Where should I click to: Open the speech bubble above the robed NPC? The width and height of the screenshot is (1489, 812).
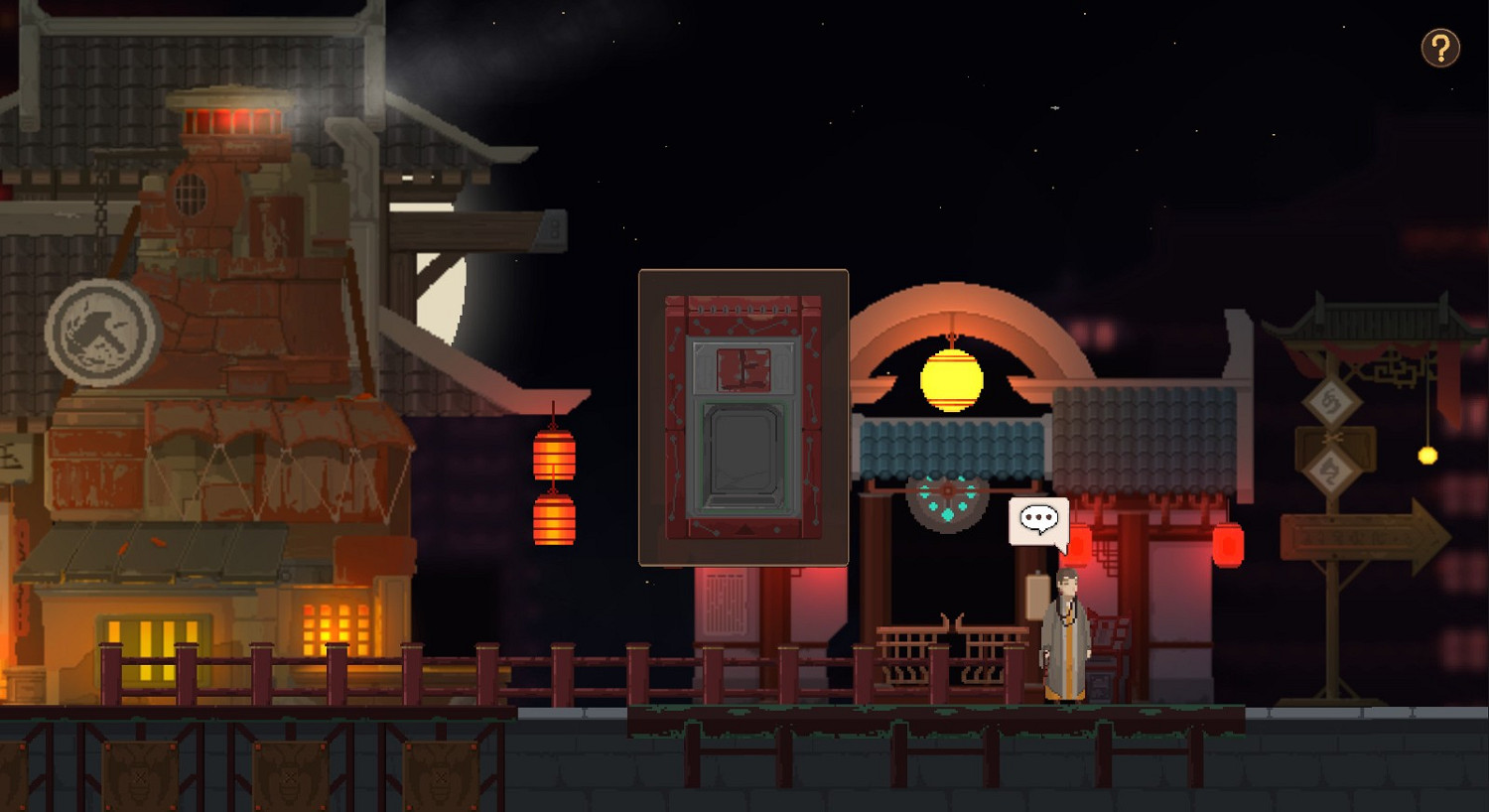point(1038,518)
